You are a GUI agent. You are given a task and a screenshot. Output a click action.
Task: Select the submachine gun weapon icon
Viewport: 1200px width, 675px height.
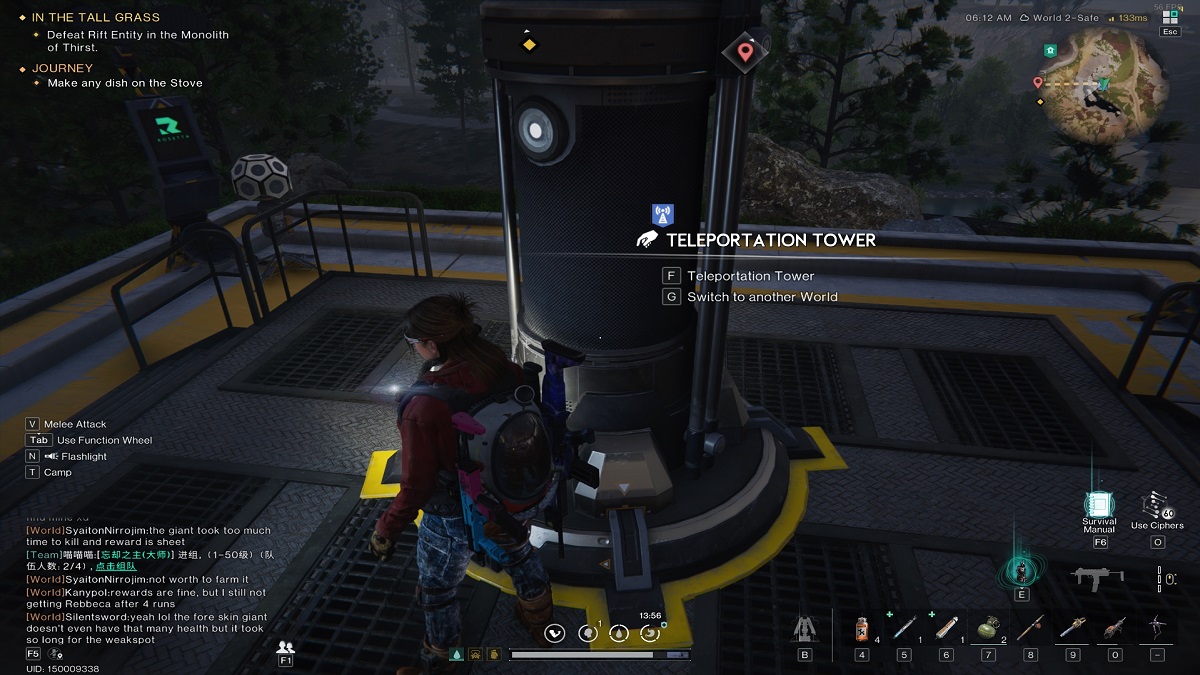click(1097, 578)
